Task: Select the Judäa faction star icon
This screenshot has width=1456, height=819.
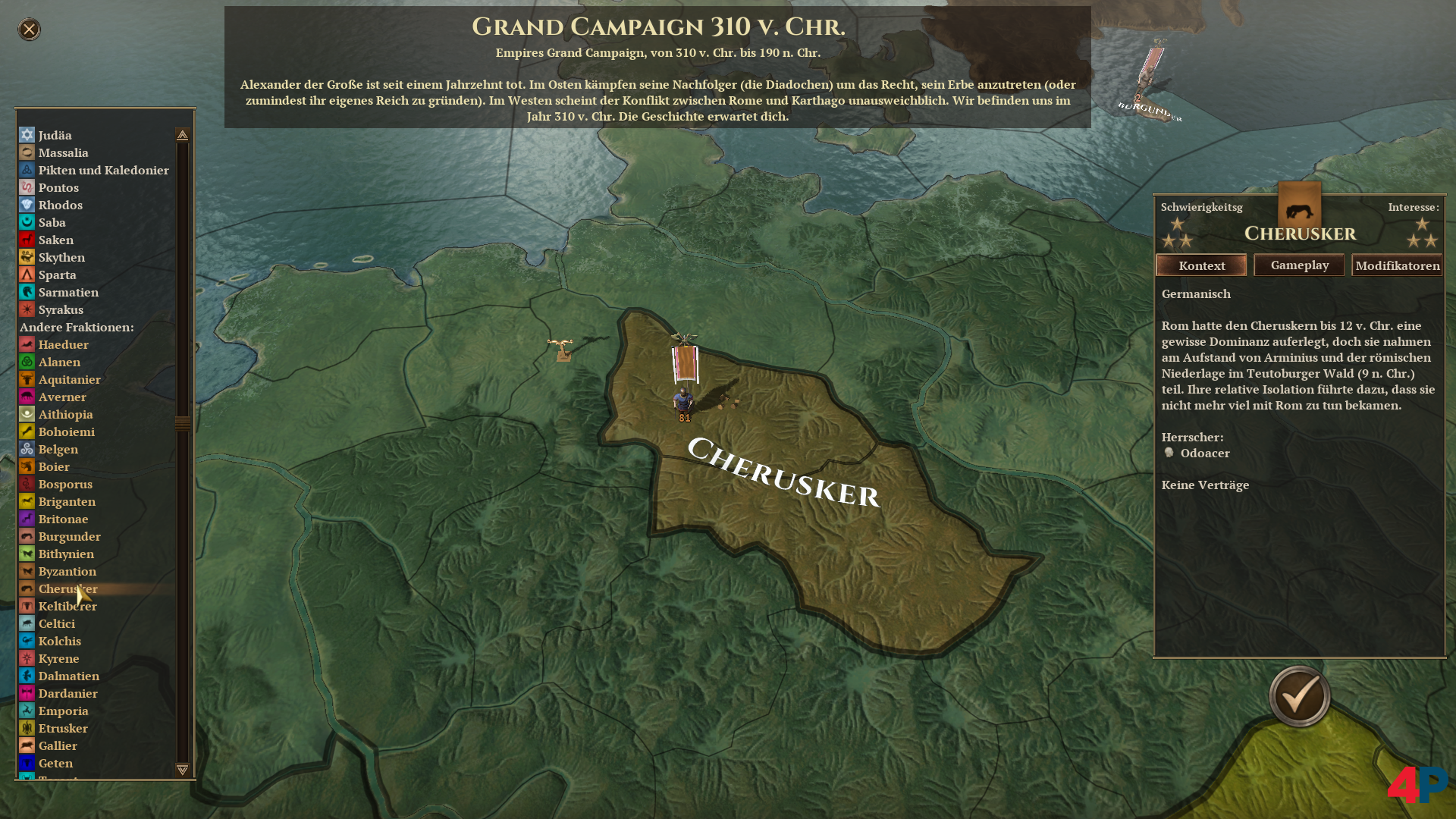Action: pos(27,135)
